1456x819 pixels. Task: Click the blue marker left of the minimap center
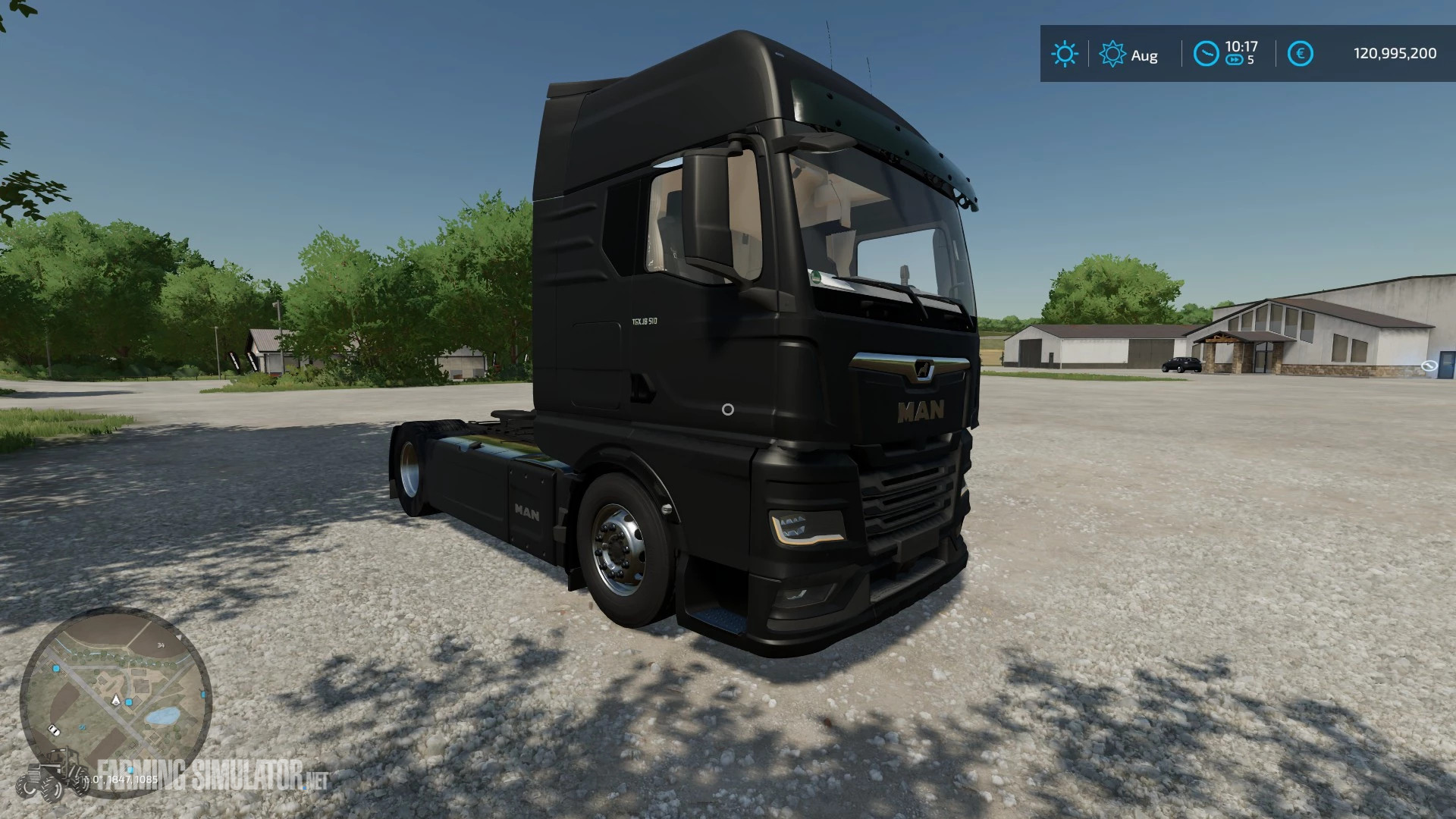coord(56,669)
